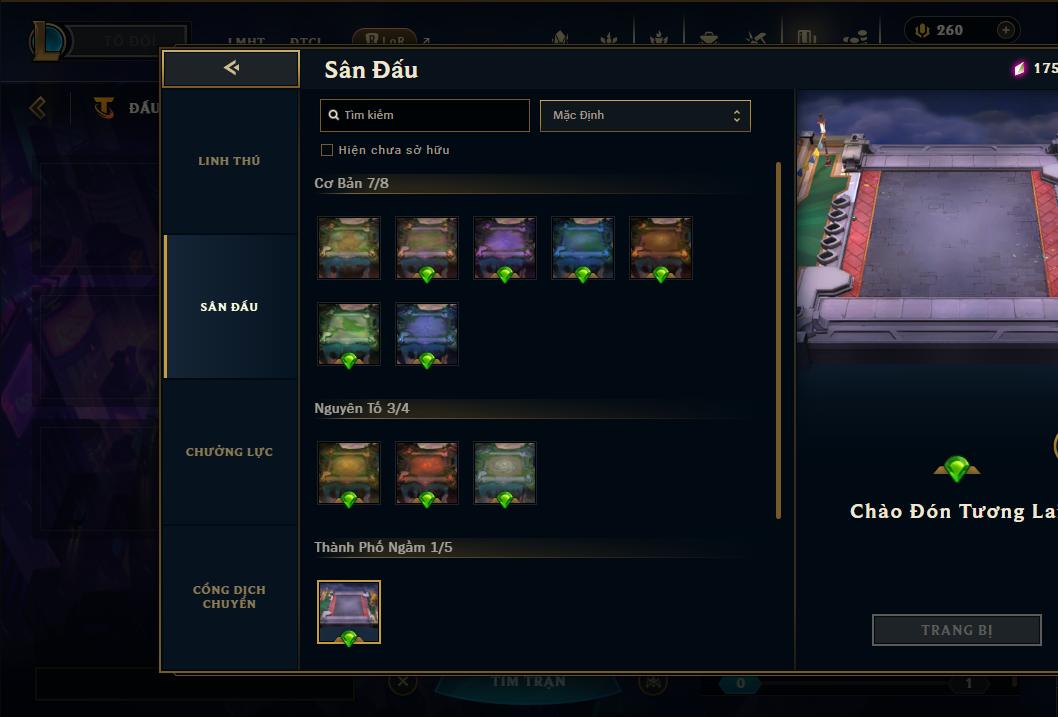Select the Sân Đấu tab
Image resolution: width=1058 pixels, height=717 pixels.
(x=229, y=307)
